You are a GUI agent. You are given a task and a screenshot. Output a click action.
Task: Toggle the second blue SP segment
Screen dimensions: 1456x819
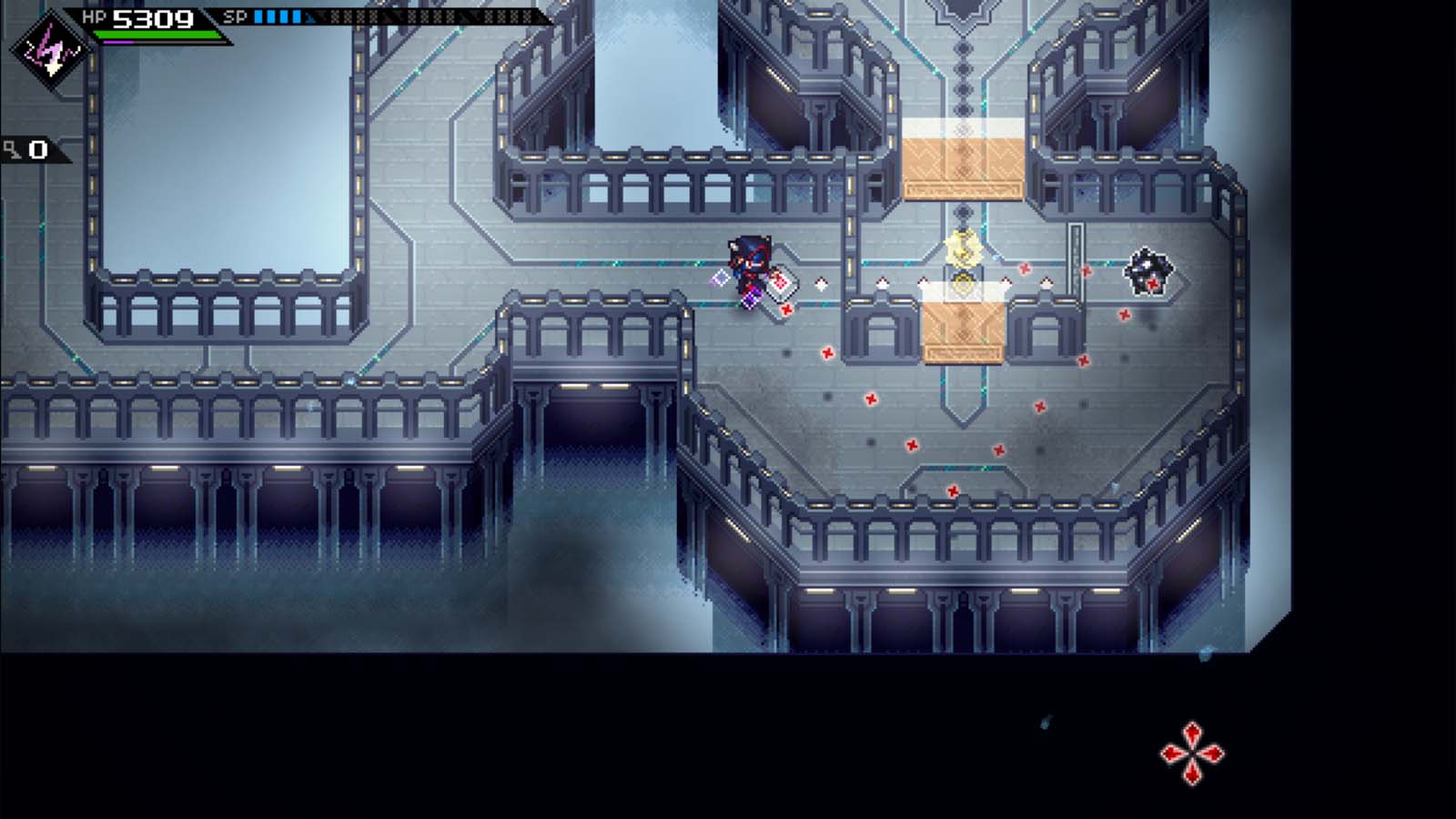coord(270,16)
